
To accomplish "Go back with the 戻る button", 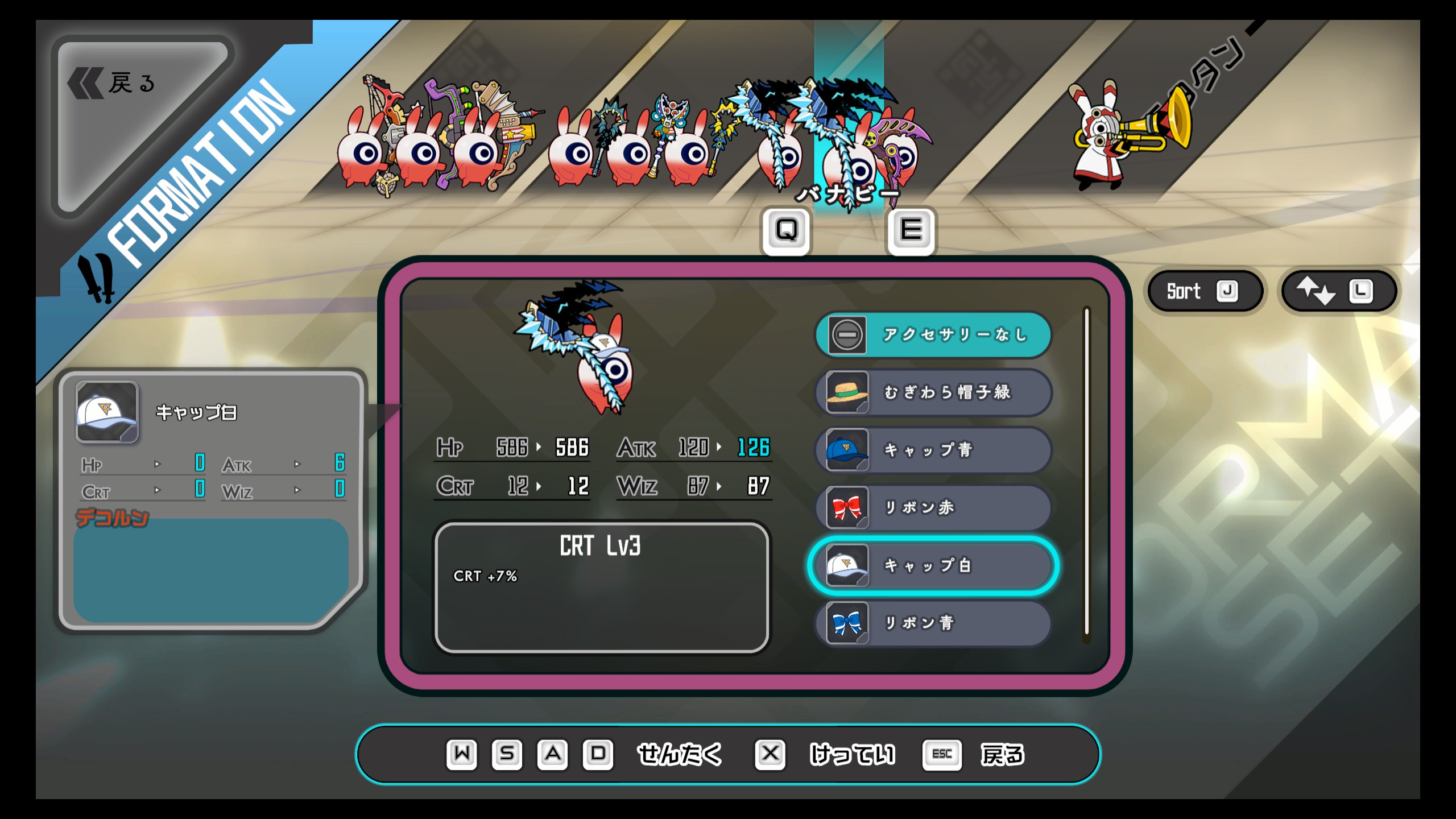I will point(131,84).
